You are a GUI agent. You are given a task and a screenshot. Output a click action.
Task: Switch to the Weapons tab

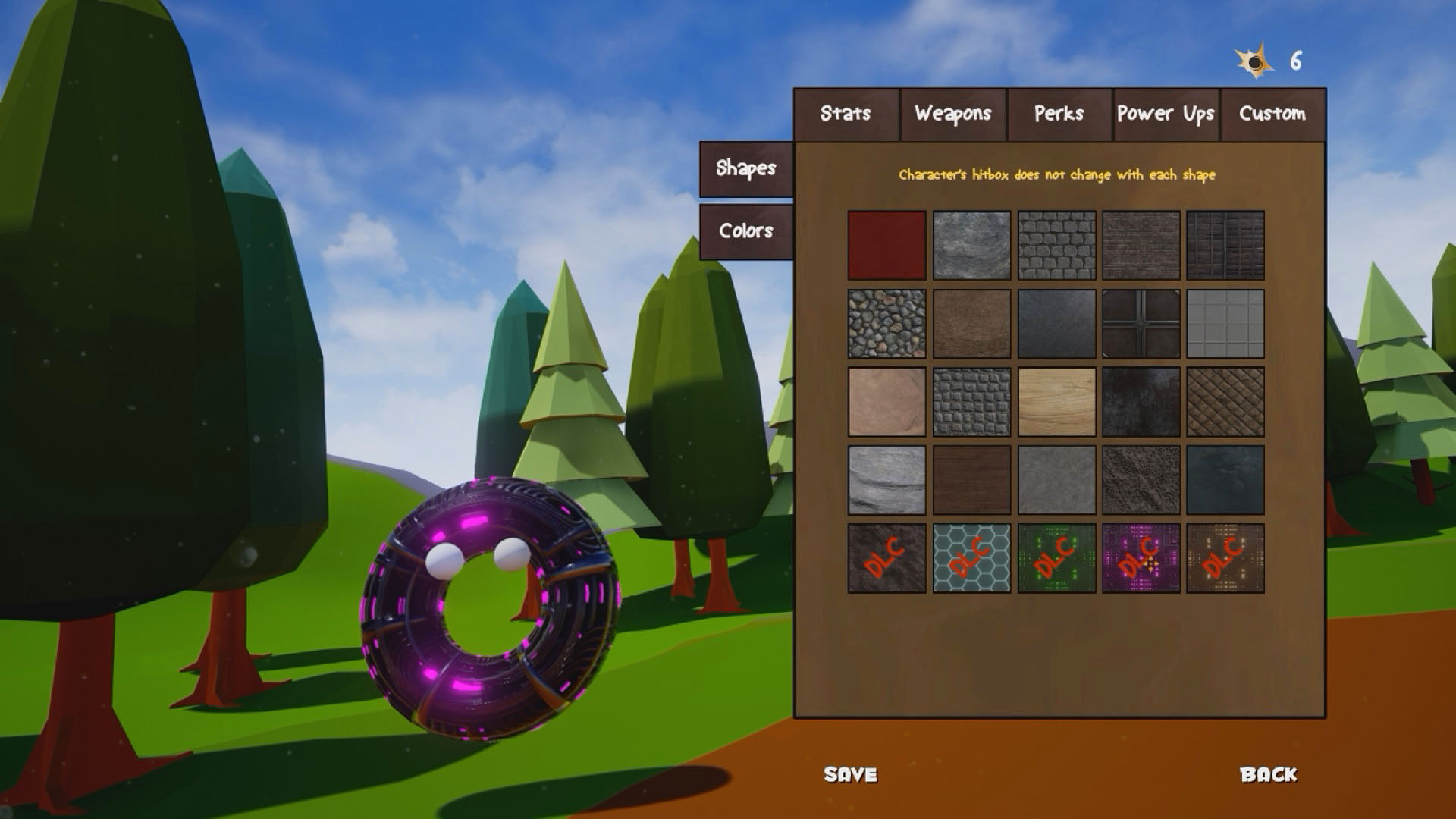[x=953, y=115]
